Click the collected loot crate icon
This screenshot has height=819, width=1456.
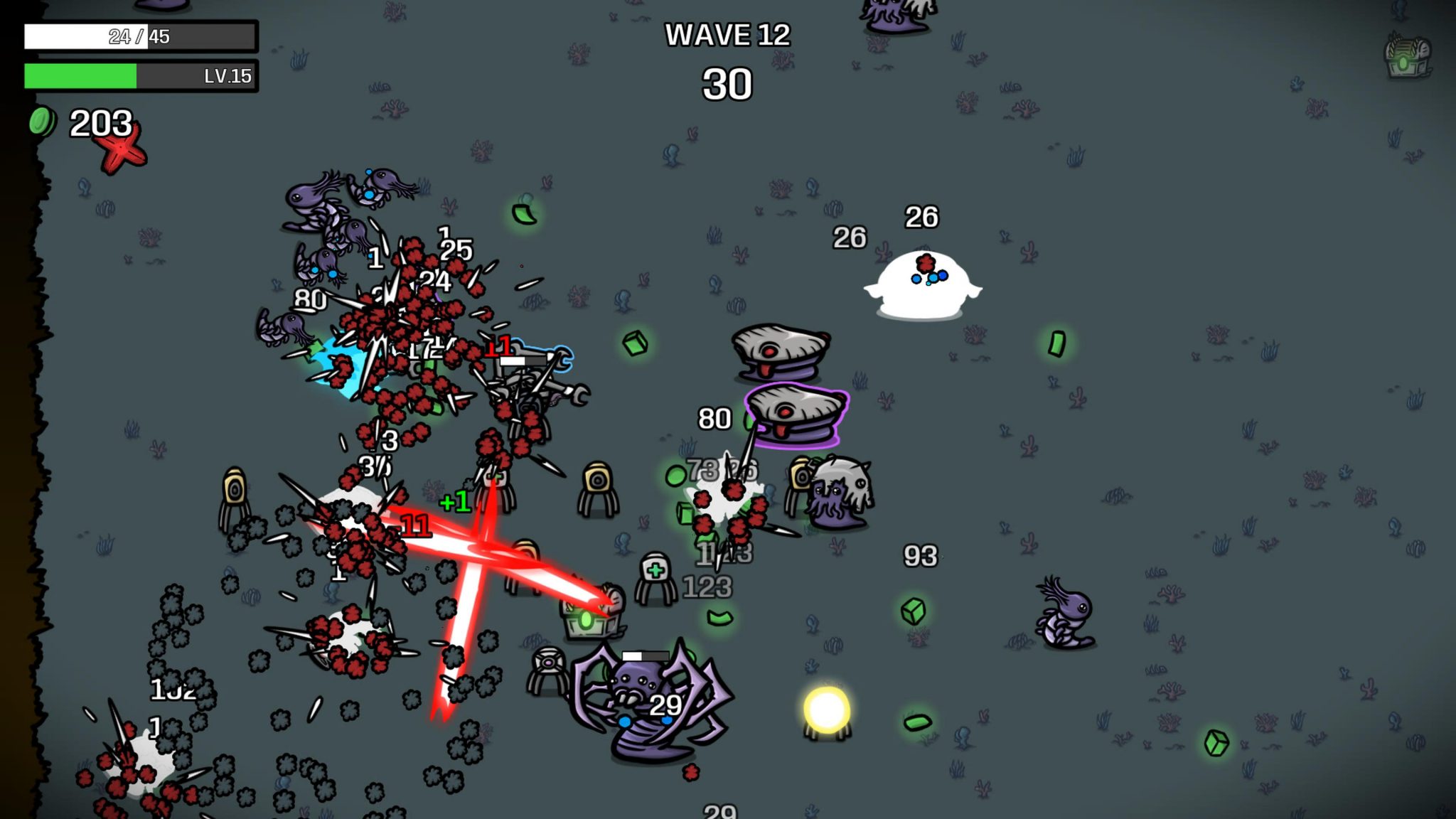[x=1407, y=57]
